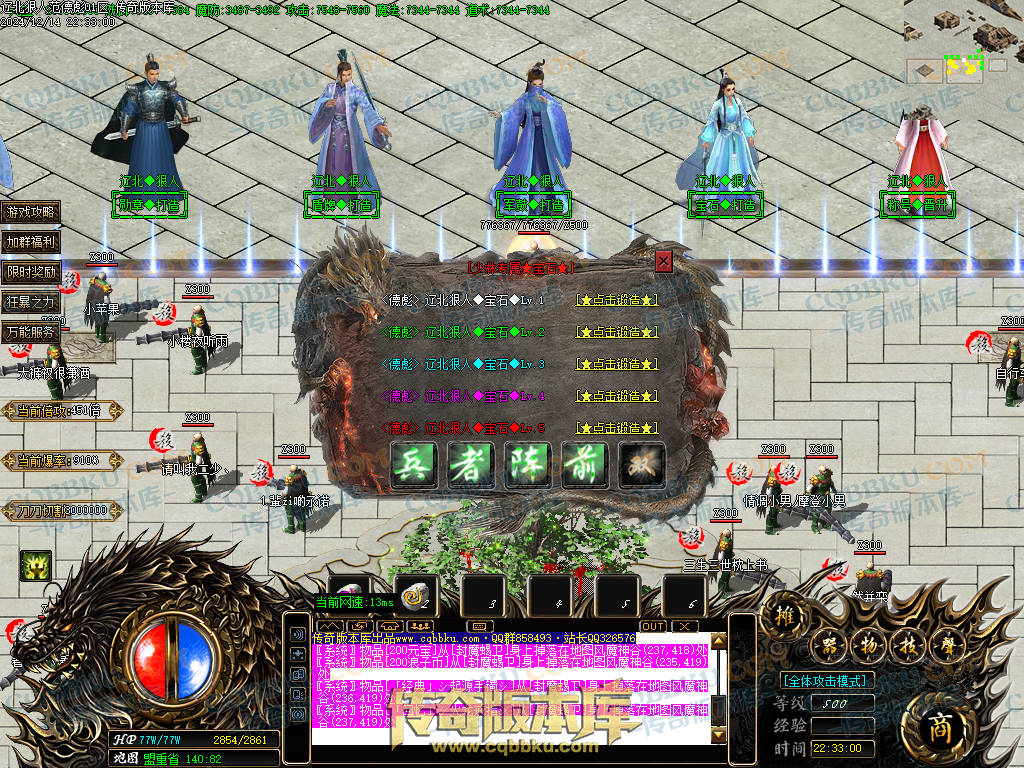This screenshot has width=1024, height=768.
Task: Close the Shaolin gem forging panel
Action: (x=663, y=262)
